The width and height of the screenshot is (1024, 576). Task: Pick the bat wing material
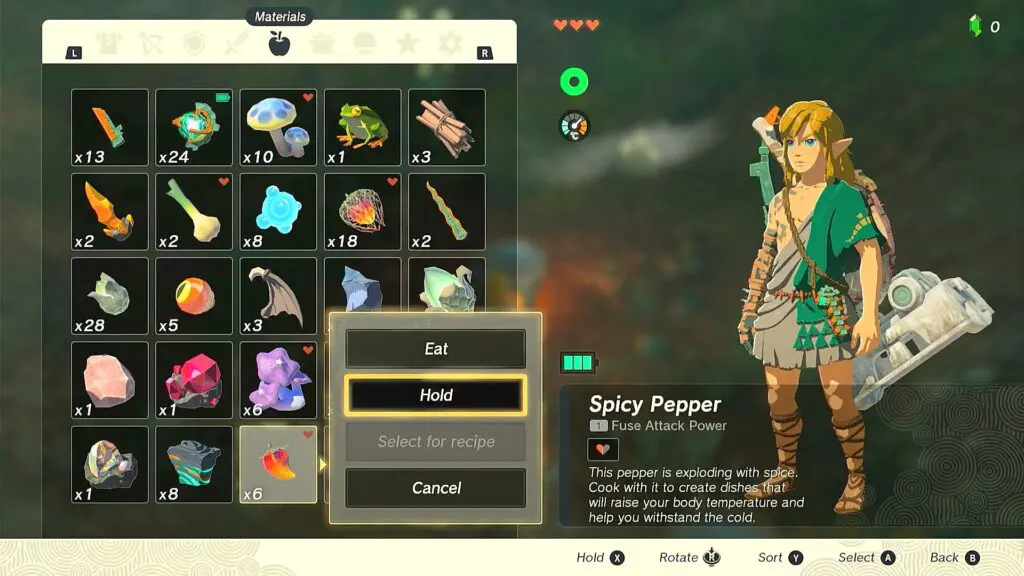[278, 296]
